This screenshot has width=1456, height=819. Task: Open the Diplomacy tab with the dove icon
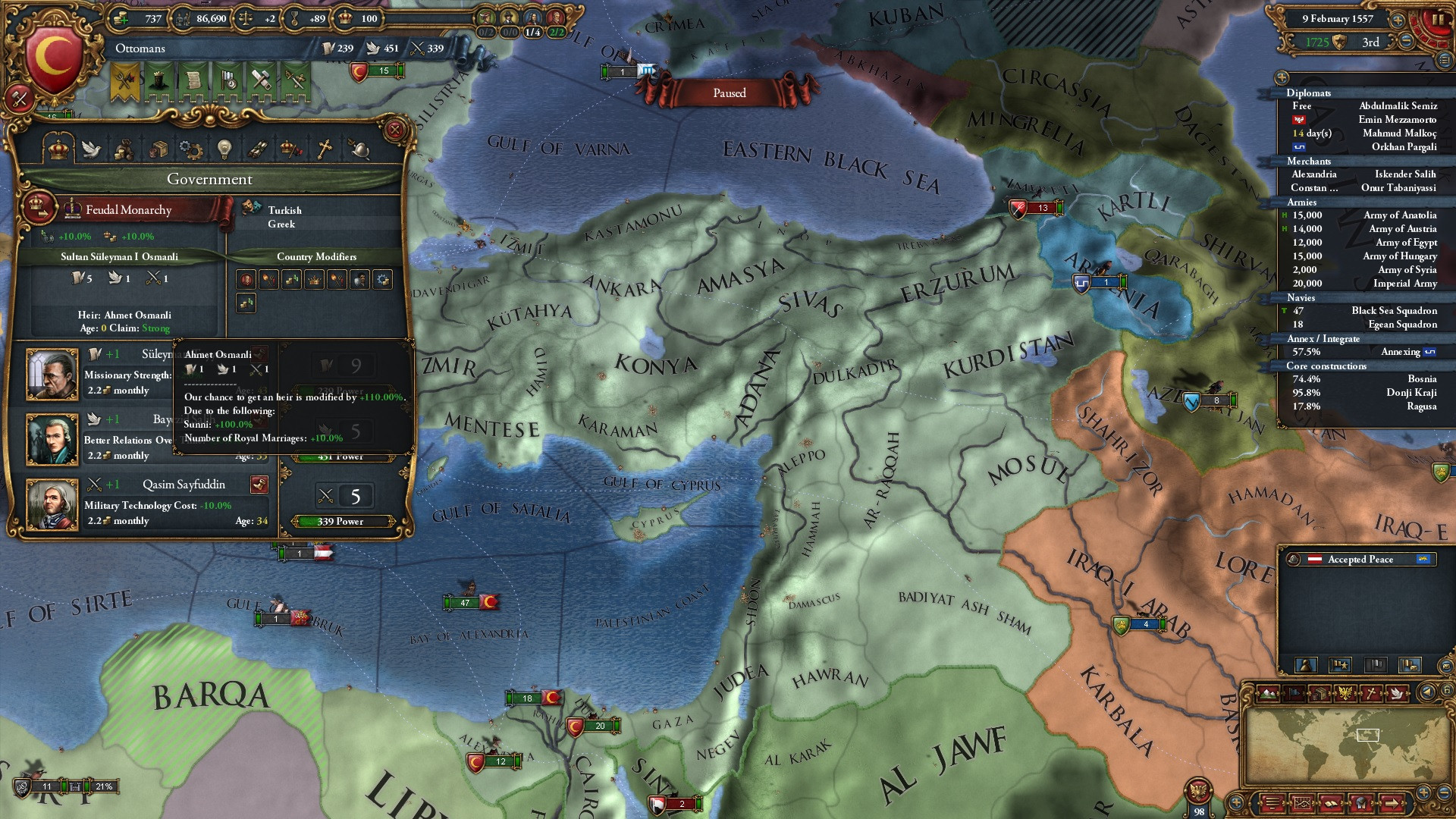click(x=92, y=149)
